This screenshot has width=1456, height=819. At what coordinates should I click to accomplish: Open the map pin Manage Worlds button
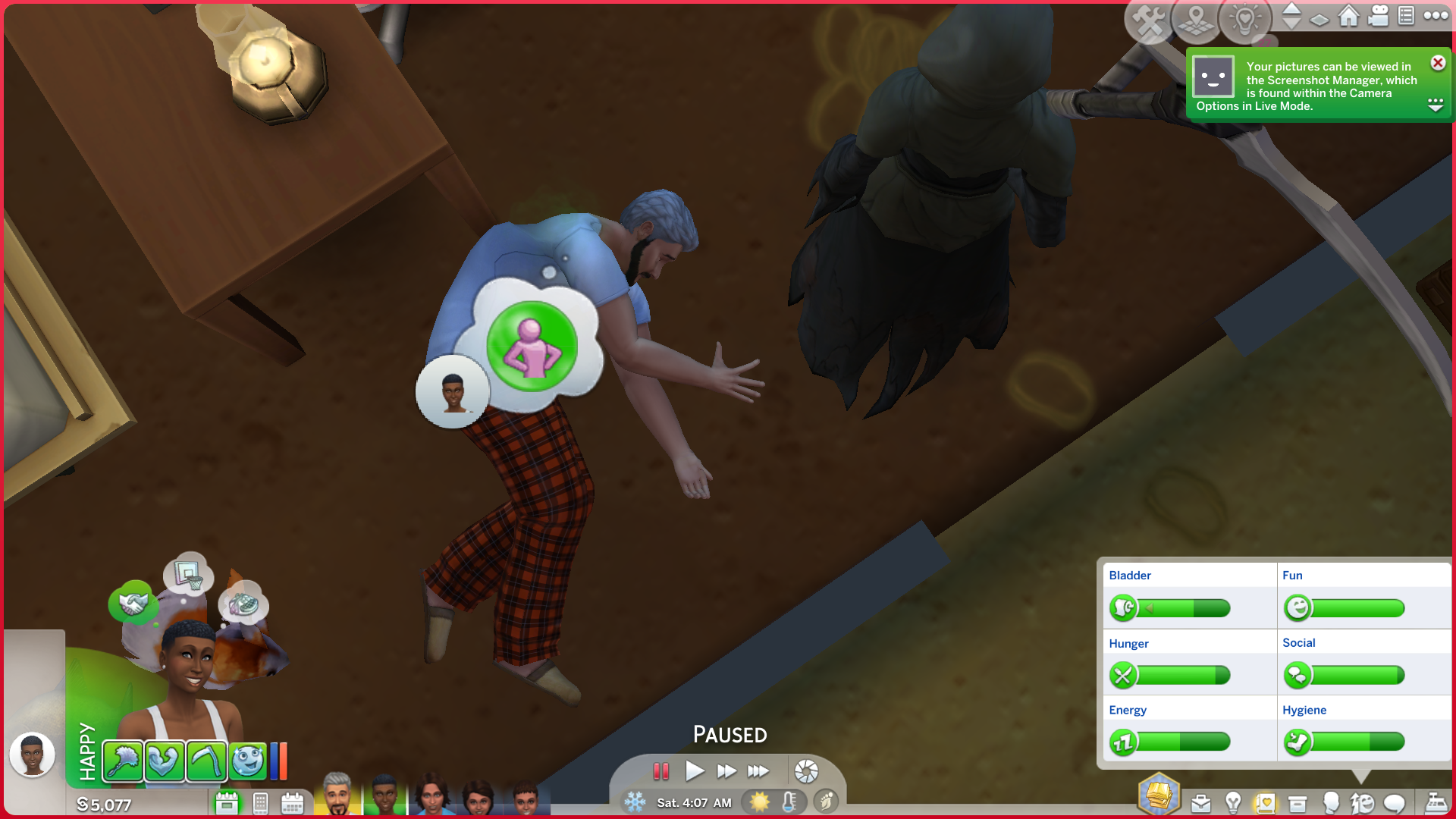(1196, 20)
